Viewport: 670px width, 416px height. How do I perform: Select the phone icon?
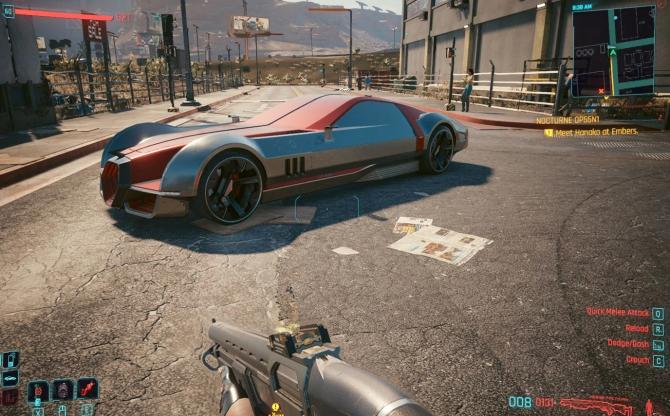pos(10,360)
